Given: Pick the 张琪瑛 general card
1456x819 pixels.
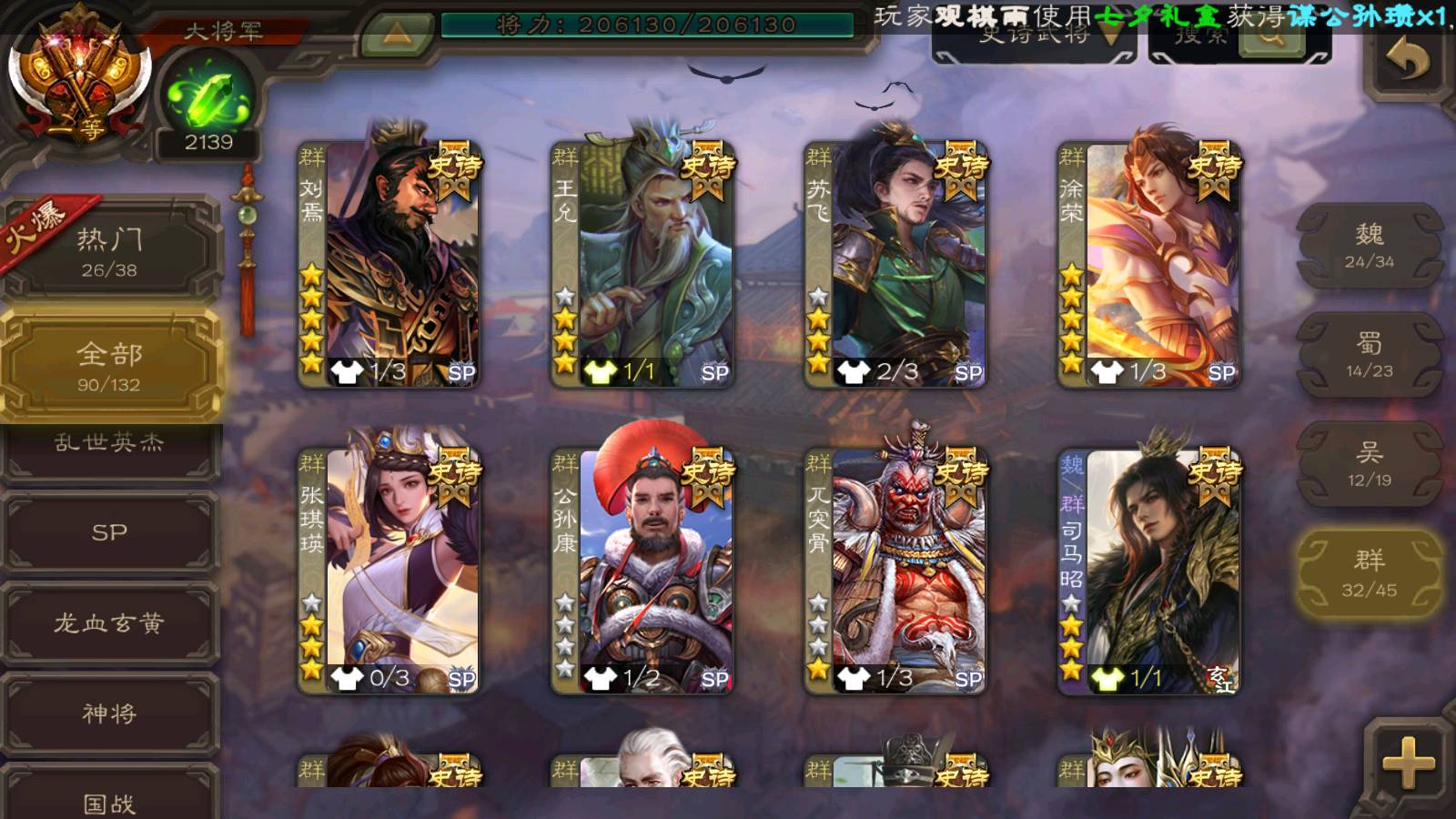Looking at the screenshot, I should click(x=389, y=571).
